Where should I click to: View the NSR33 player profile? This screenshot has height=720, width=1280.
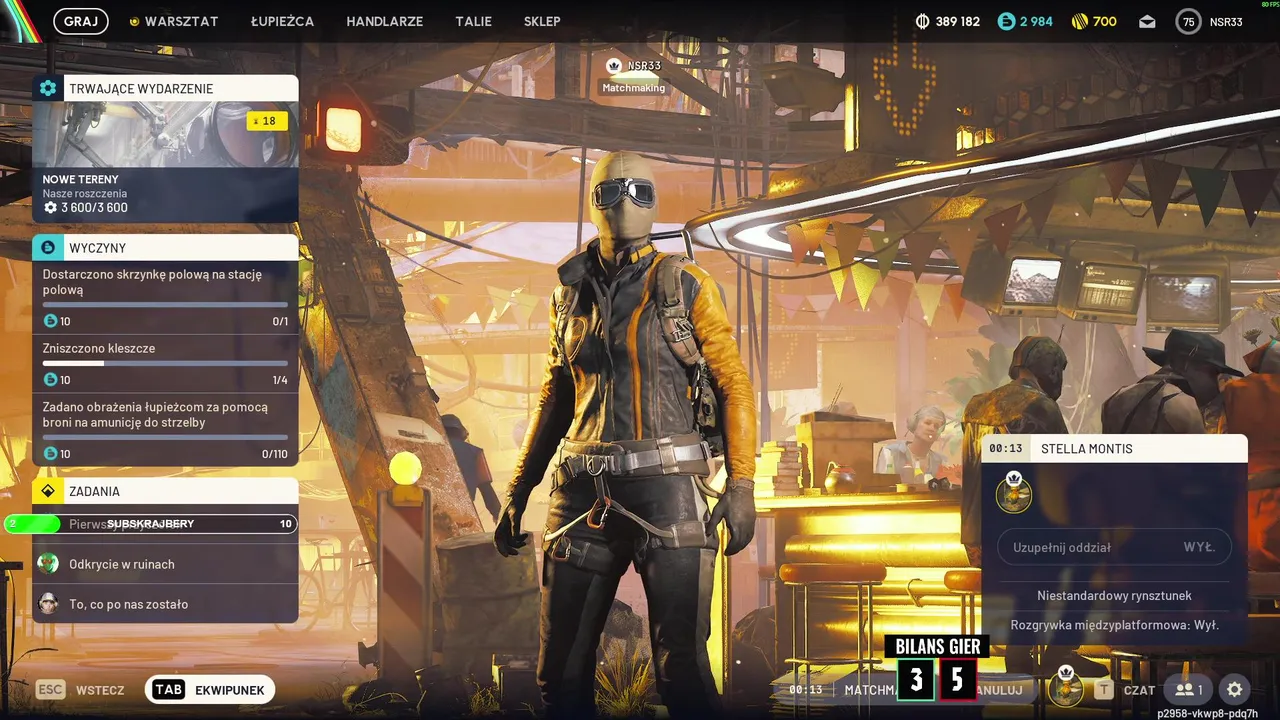[1209, 21]
